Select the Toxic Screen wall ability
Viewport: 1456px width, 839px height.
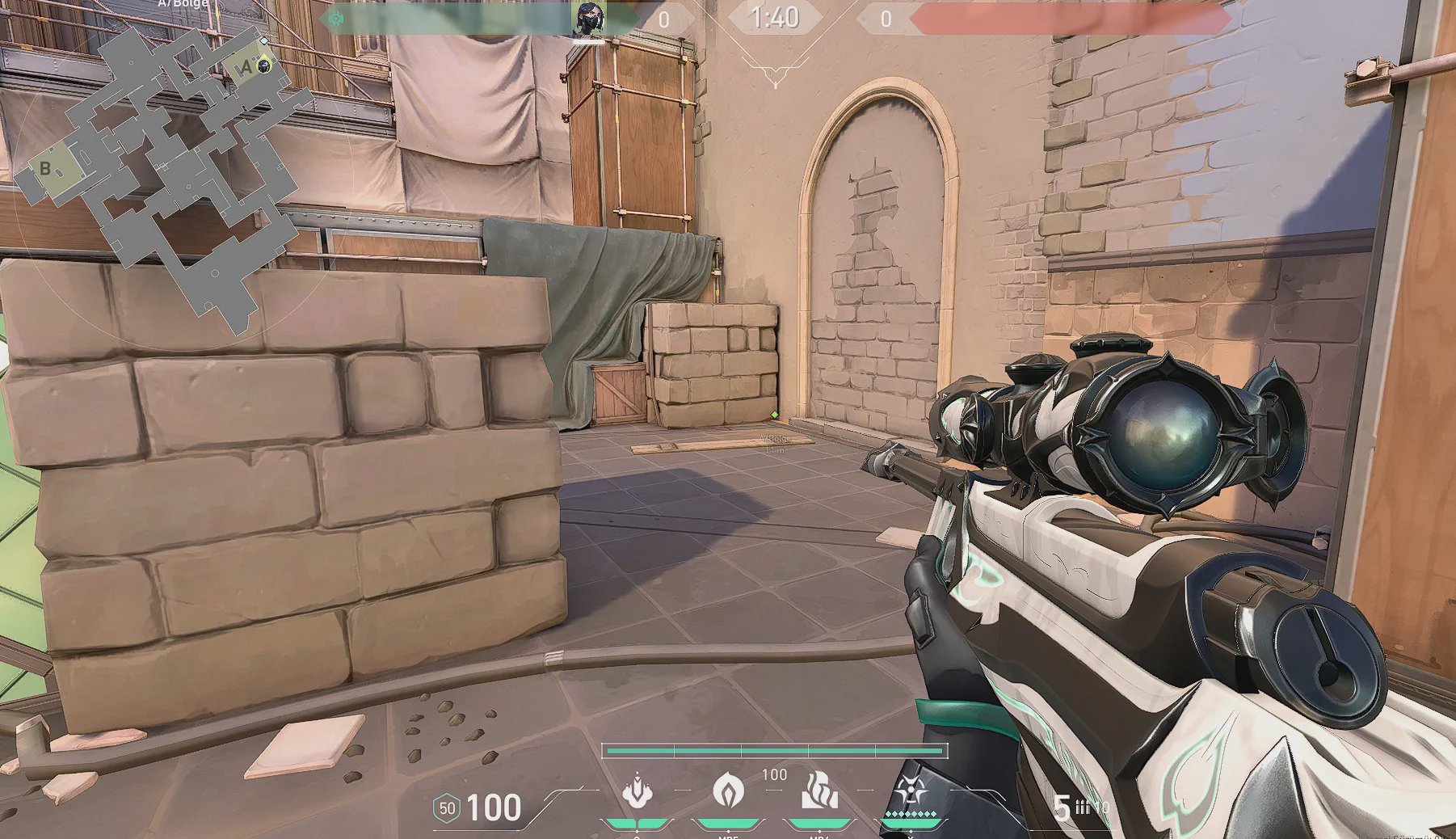click(818, 791)
